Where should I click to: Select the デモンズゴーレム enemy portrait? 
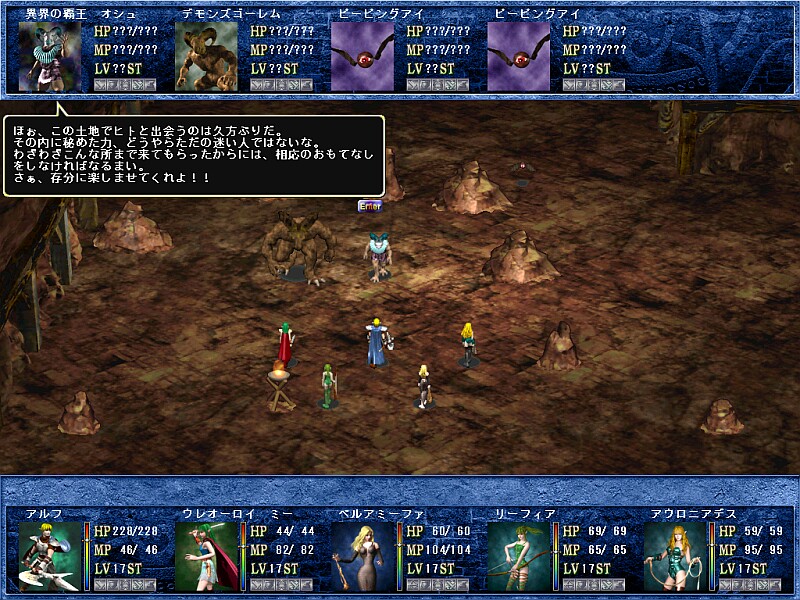pos(206,57)
